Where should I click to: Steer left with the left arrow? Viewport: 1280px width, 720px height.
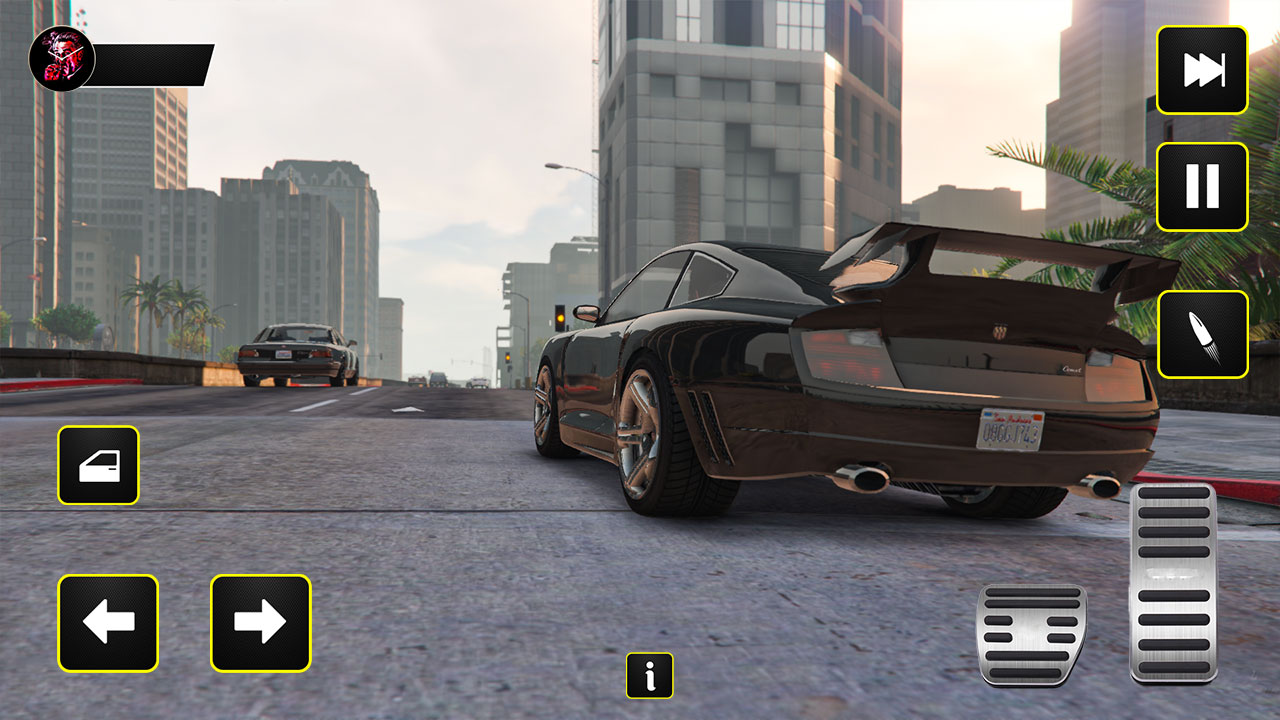[x=108, y=623]
